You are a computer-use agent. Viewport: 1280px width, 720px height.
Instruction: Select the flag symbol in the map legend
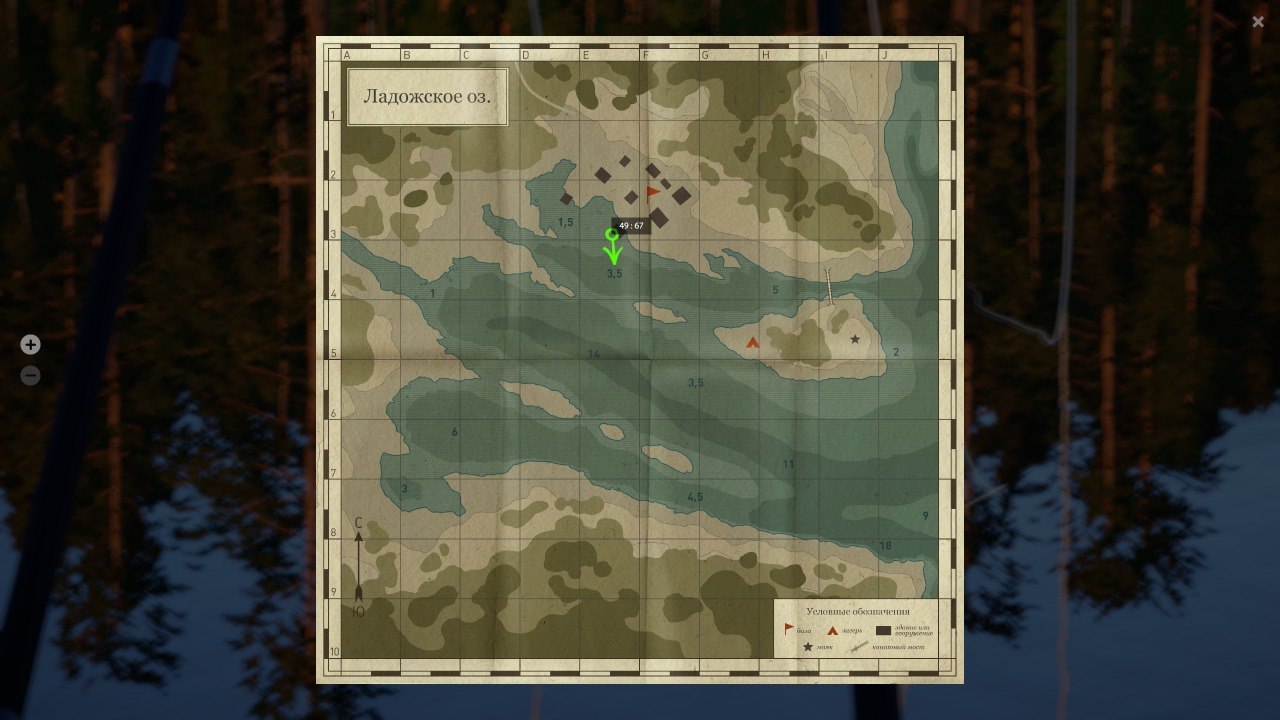tap(789, 628)
